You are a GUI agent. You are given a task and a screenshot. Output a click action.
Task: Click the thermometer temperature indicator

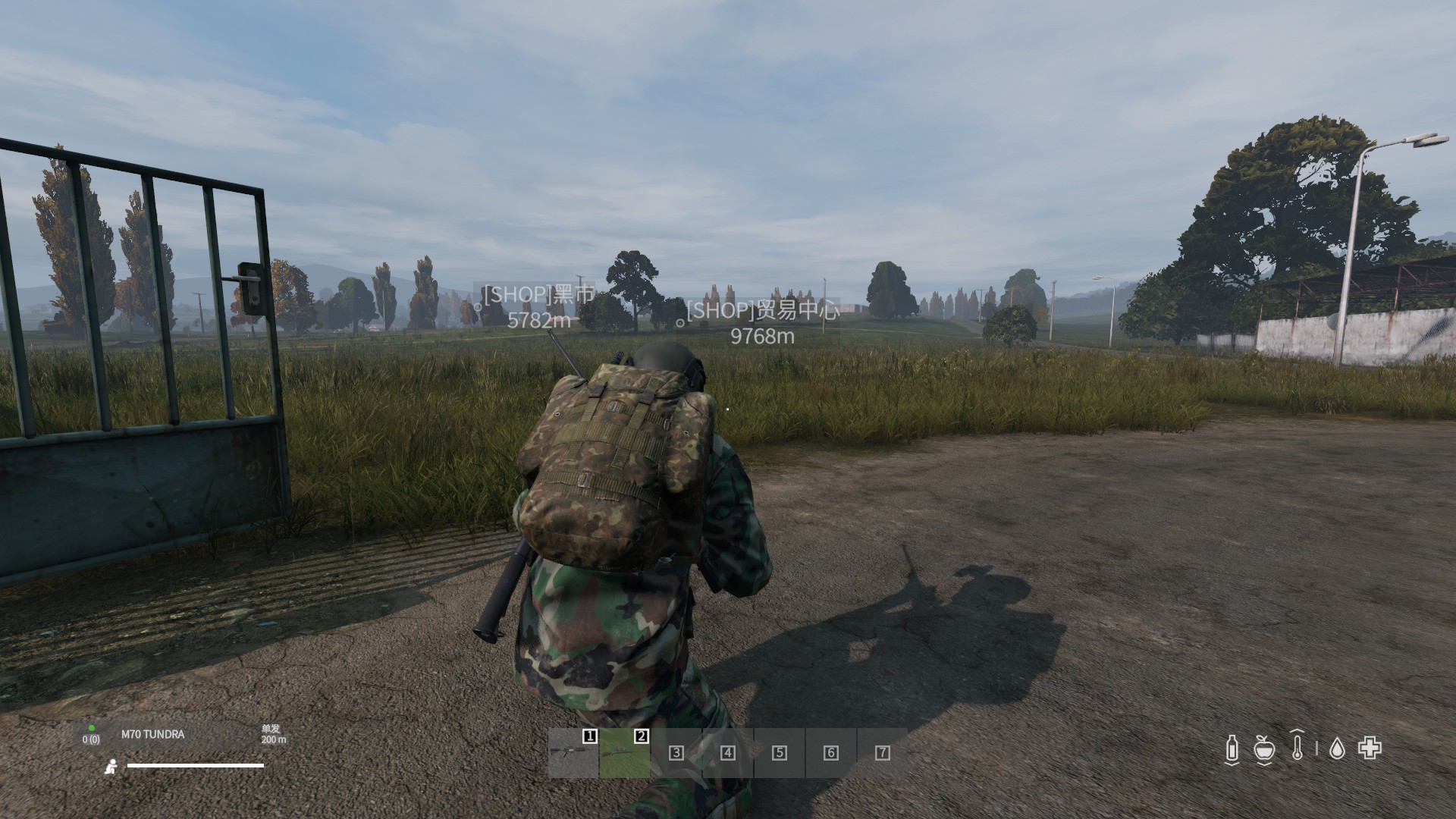click(x=1297, y=746)
